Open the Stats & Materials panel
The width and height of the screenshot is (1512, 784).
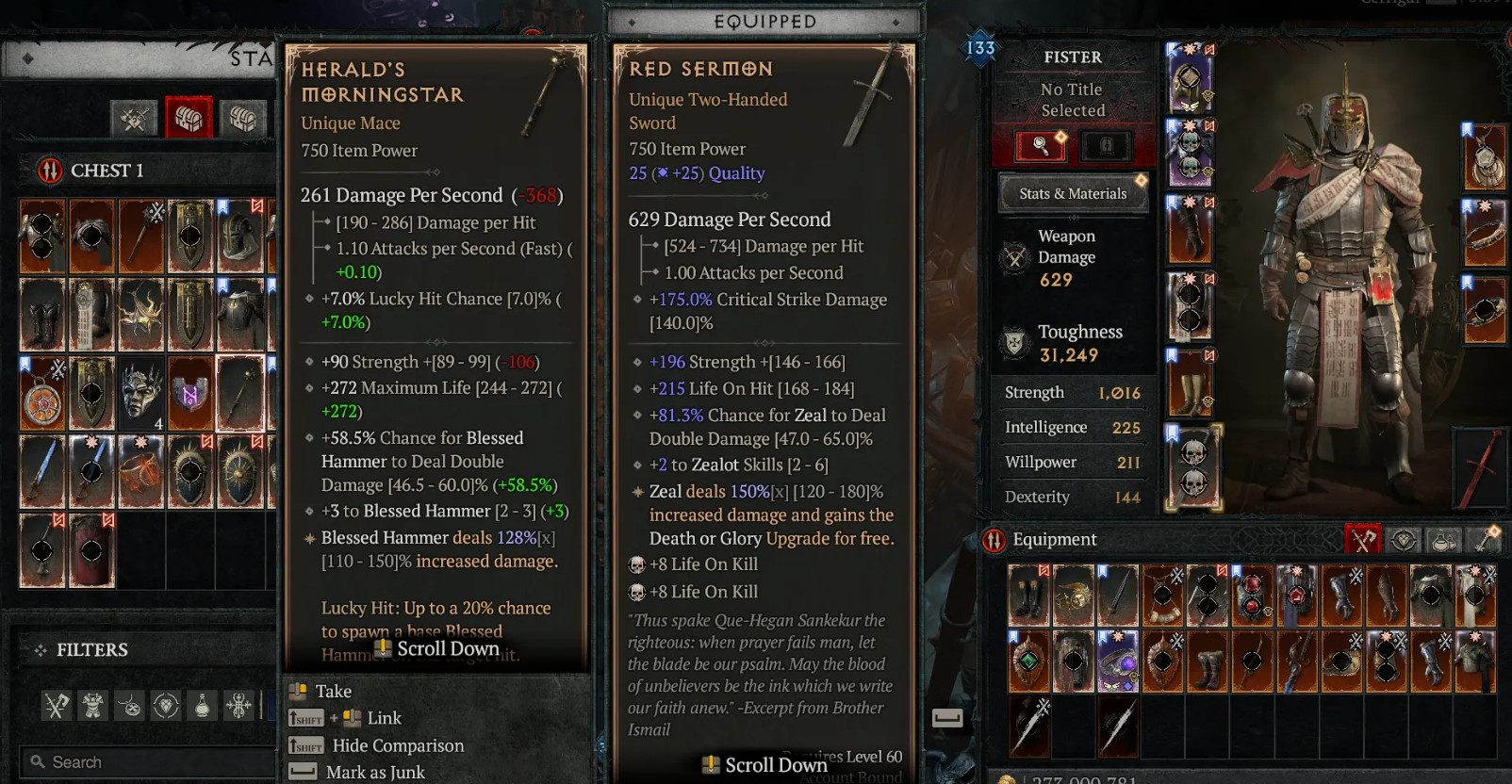[x=1073, y=193]
